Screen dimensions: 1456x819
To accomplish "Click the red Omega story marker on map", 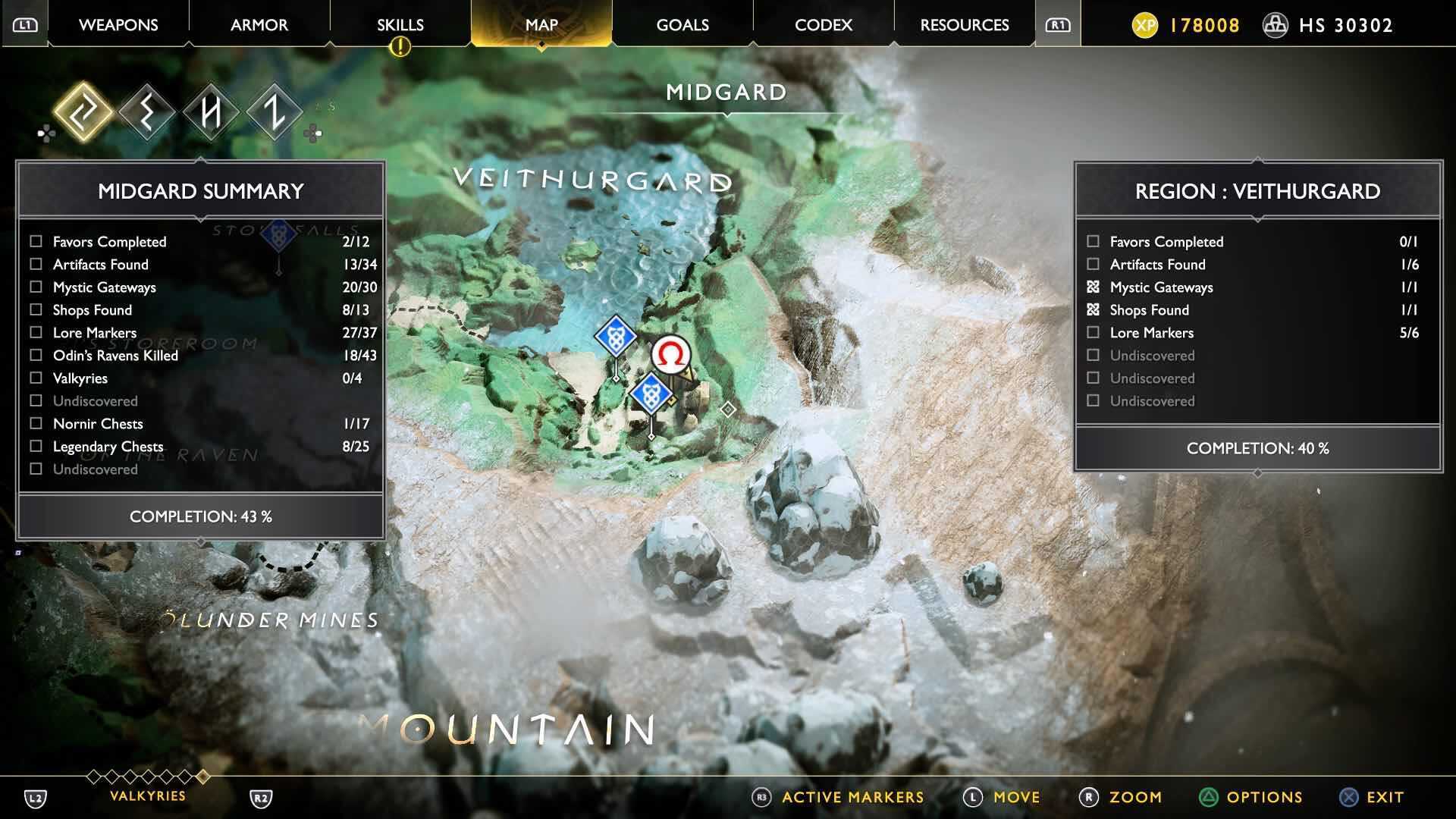I will pos(670,353).
